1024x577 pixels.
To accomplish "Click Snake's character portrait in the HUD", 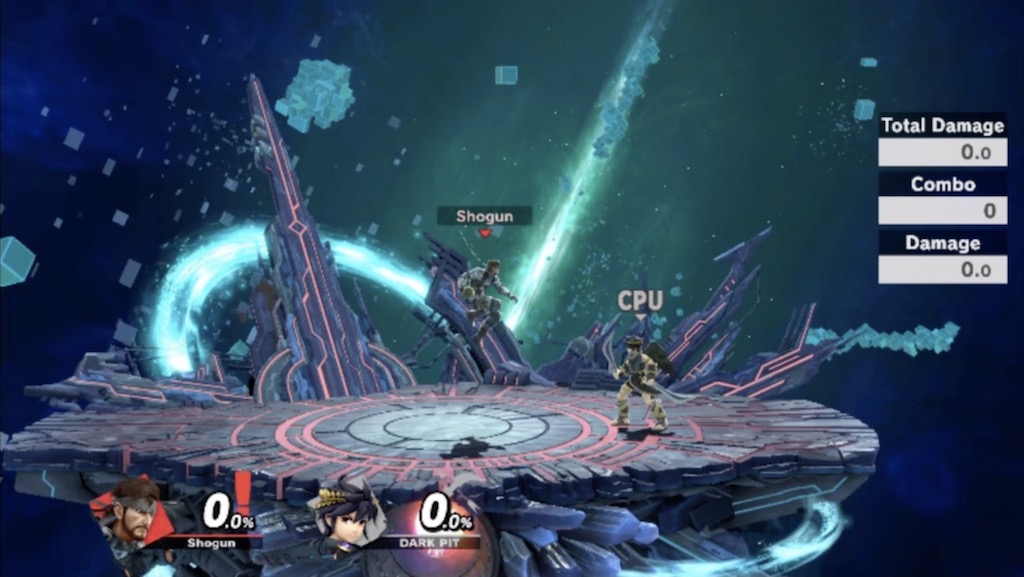I will point(133,514).
